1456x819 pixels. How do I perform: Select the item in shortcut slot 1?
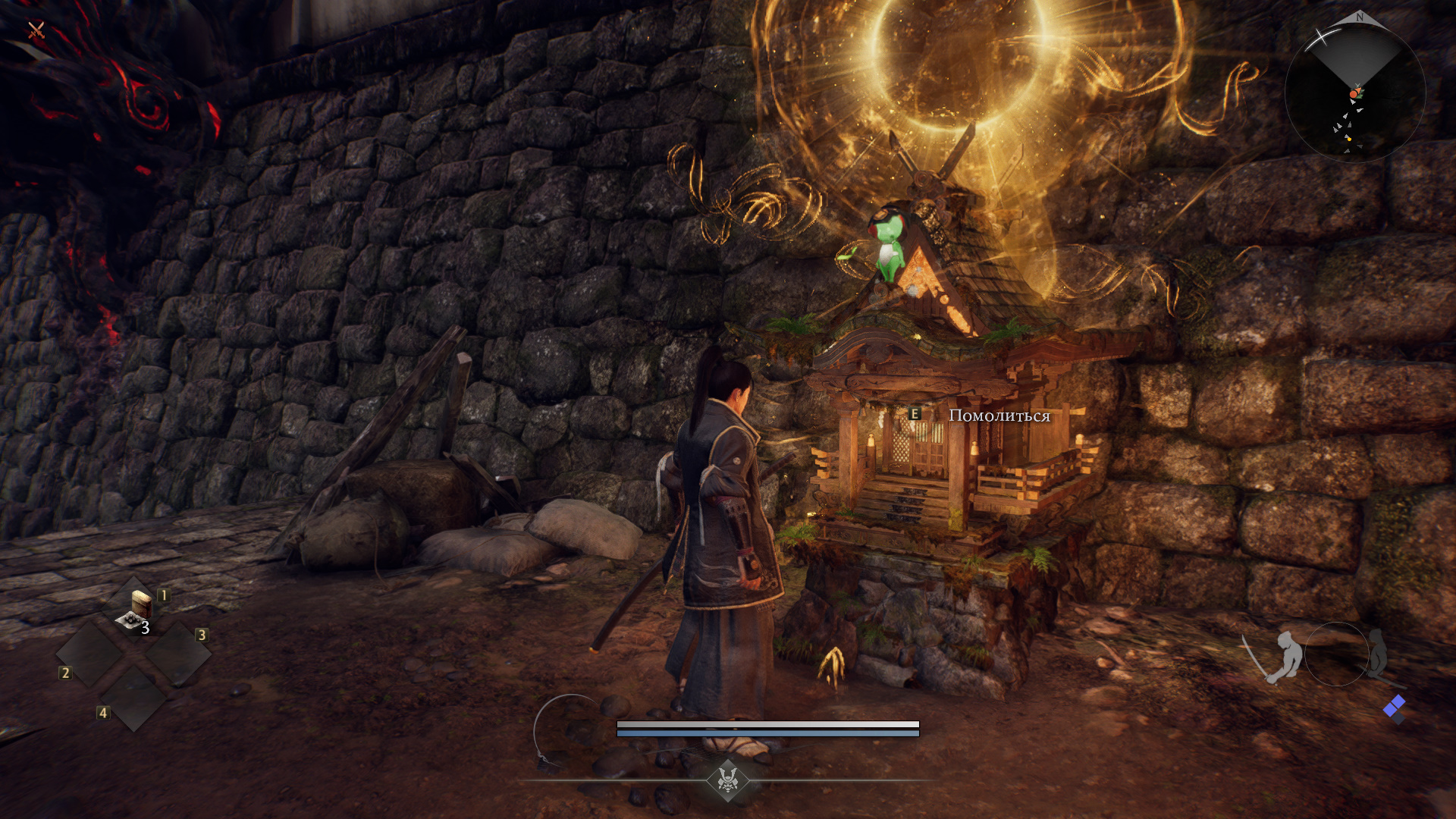tap(137, 611)
